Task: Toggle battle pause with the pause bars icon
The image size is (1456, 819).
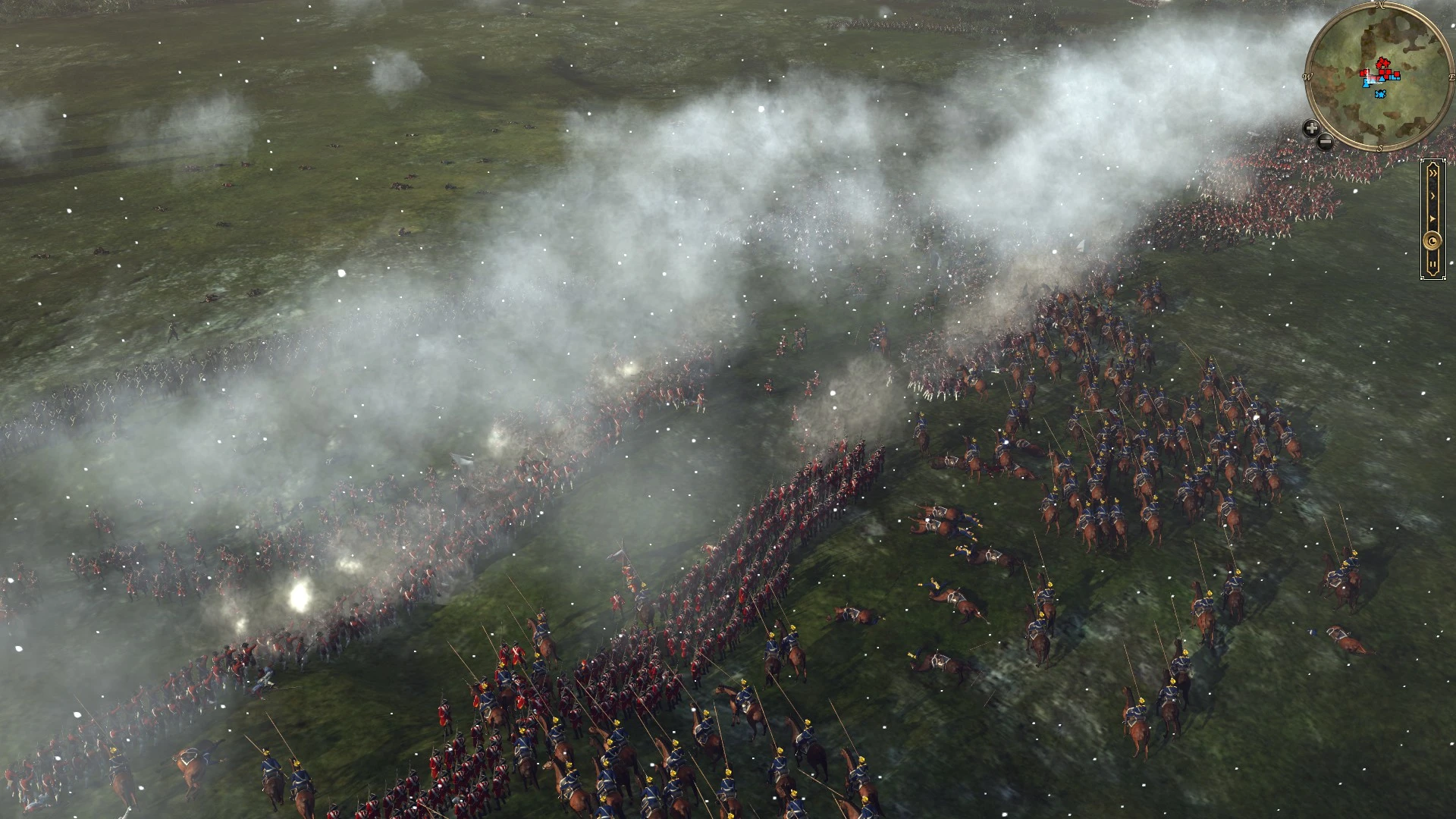Action: (1432, 262)
